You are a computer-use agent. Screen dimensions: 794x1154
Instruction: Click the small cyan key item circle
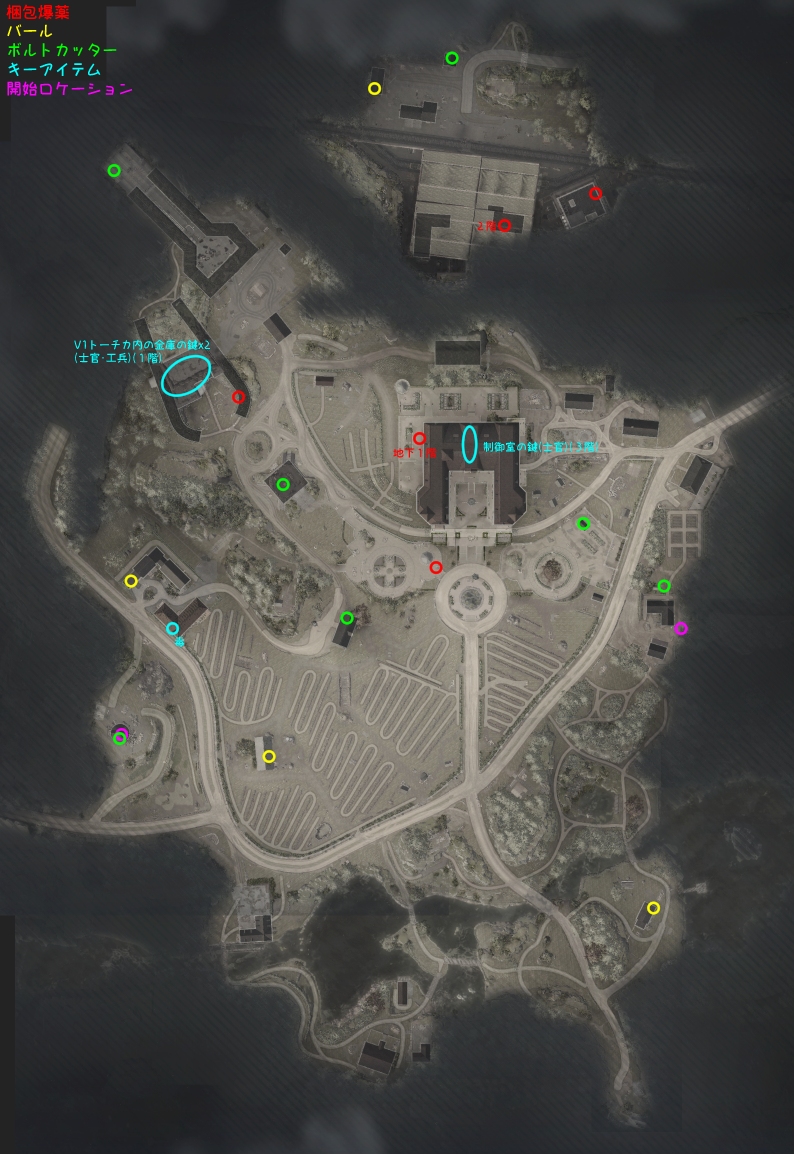point(172,629)
